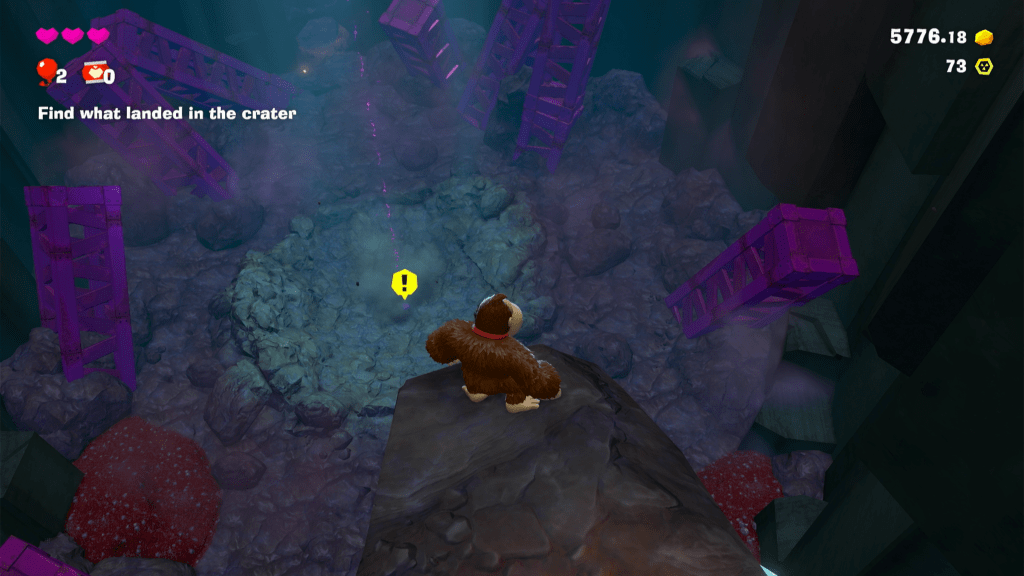Select the yellow hexagonal chip icon
The height and width of the screenshot is (576, 1024).
pyautogui.click(x=984, y=66)
